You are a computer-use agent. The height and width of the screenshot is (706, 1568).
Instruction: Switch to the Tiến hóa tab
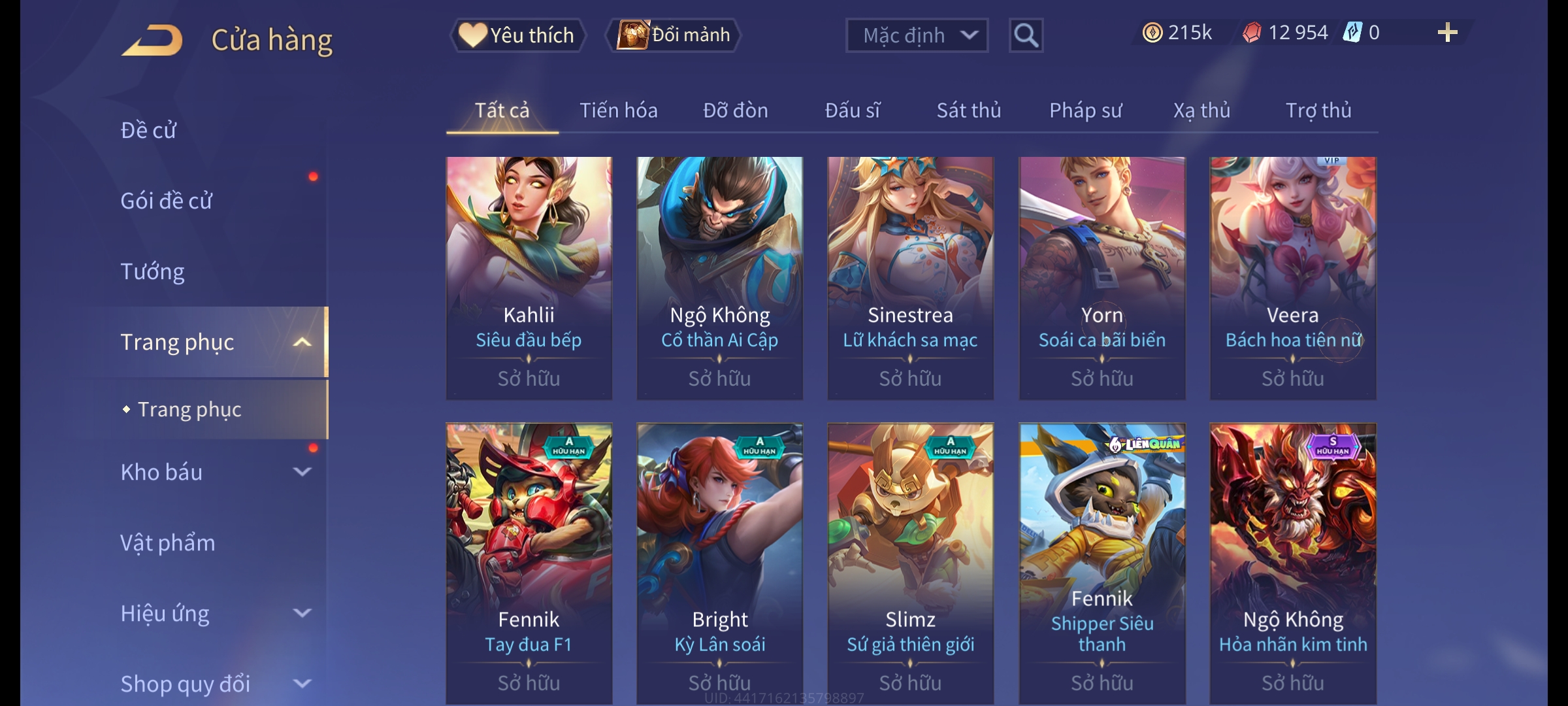618,110
